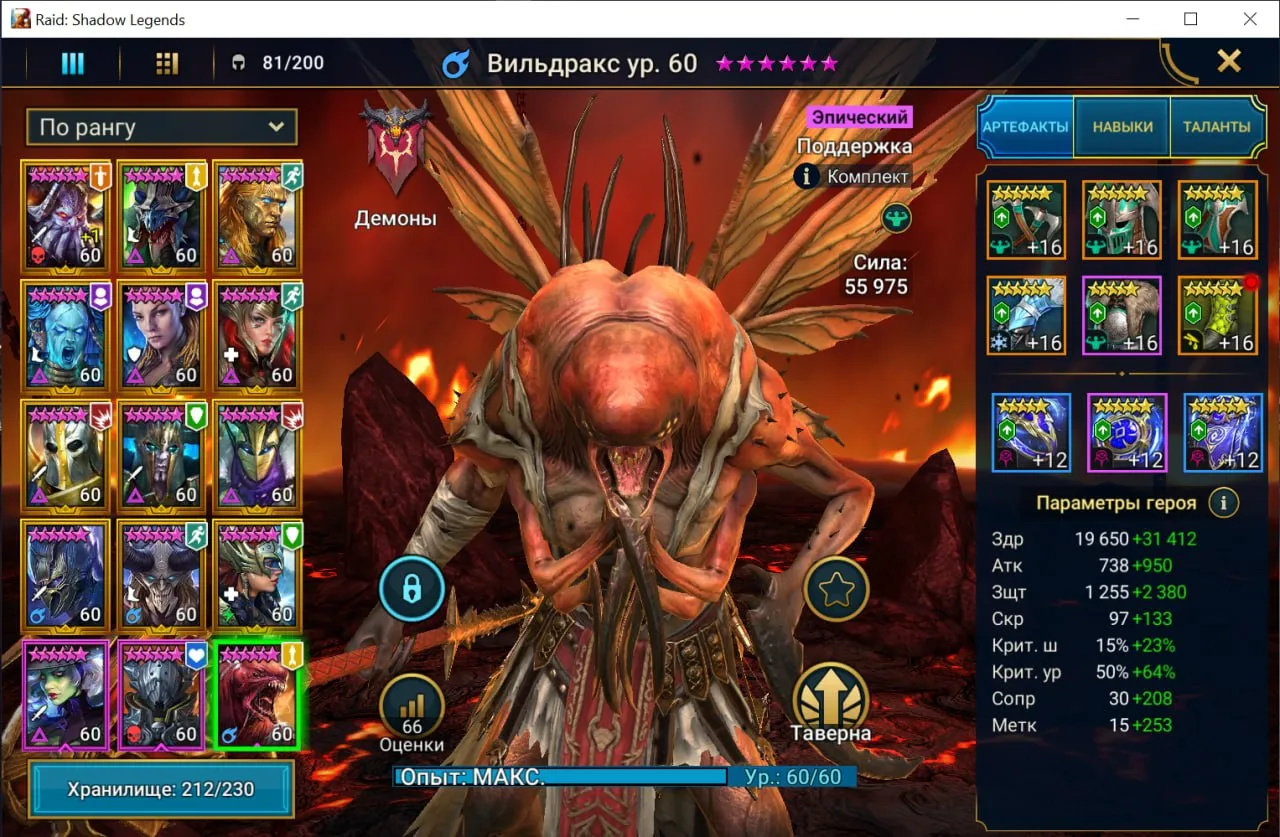
Task: Switch to three-column champion list view
Action: (x=72, y=63)
